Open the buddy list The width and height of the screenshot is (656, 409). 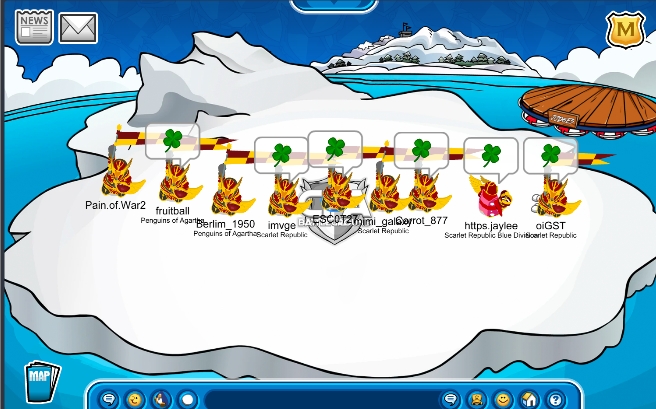pyautogui.click(x=477, y=399)
